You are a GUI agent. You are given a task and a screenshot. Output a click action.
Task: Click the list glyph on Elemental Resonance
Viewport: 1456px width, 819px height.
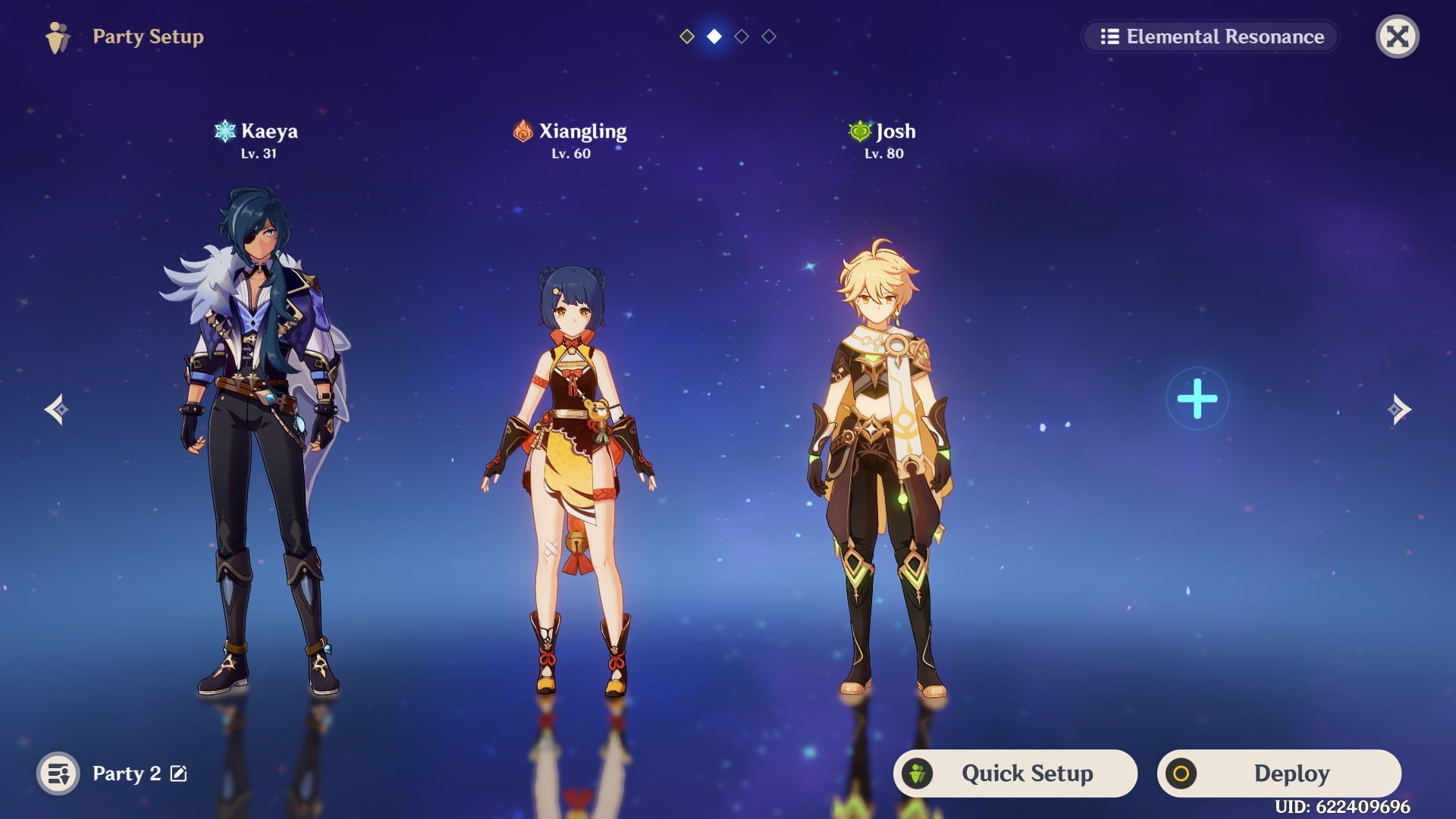point(1109,36)
